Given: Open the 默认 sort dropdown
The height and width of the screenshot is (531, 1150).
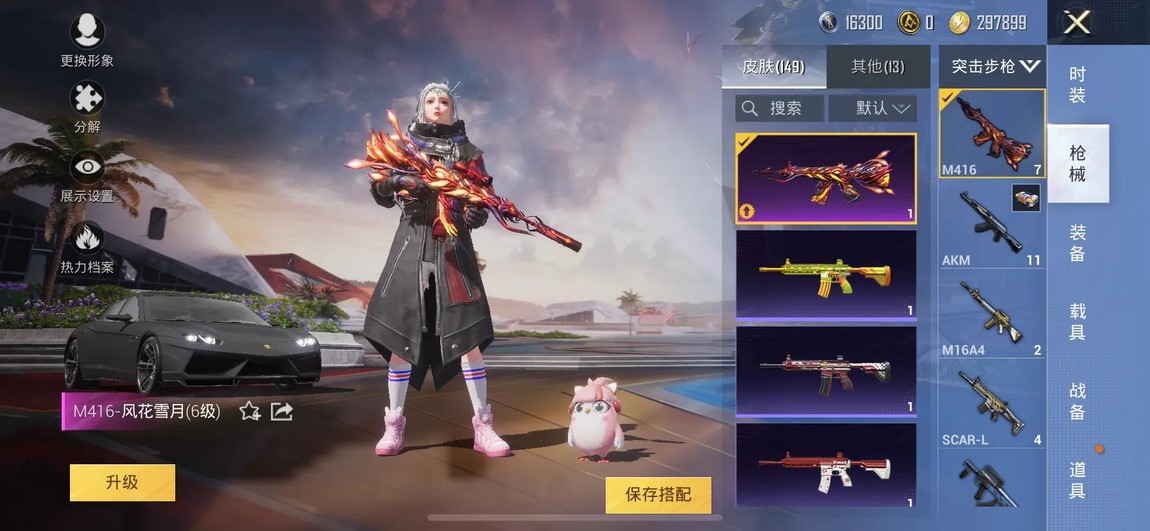Looking at the screenshot, I should (872, 108).
